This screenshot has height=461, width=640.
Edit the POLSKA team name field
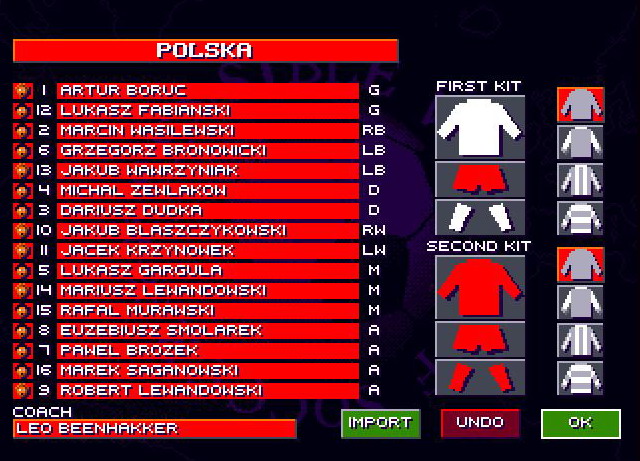coord(205,51)
